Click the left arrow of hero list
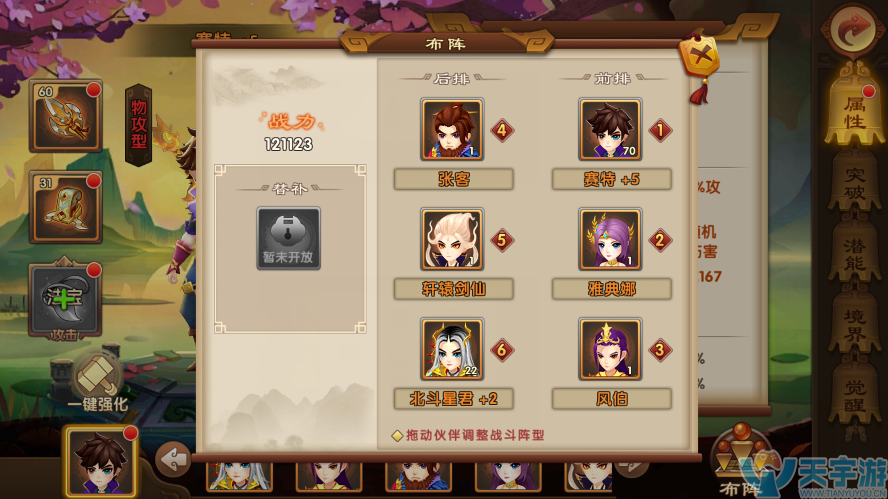This screenshot has height=499, width=888. [175, 461]
